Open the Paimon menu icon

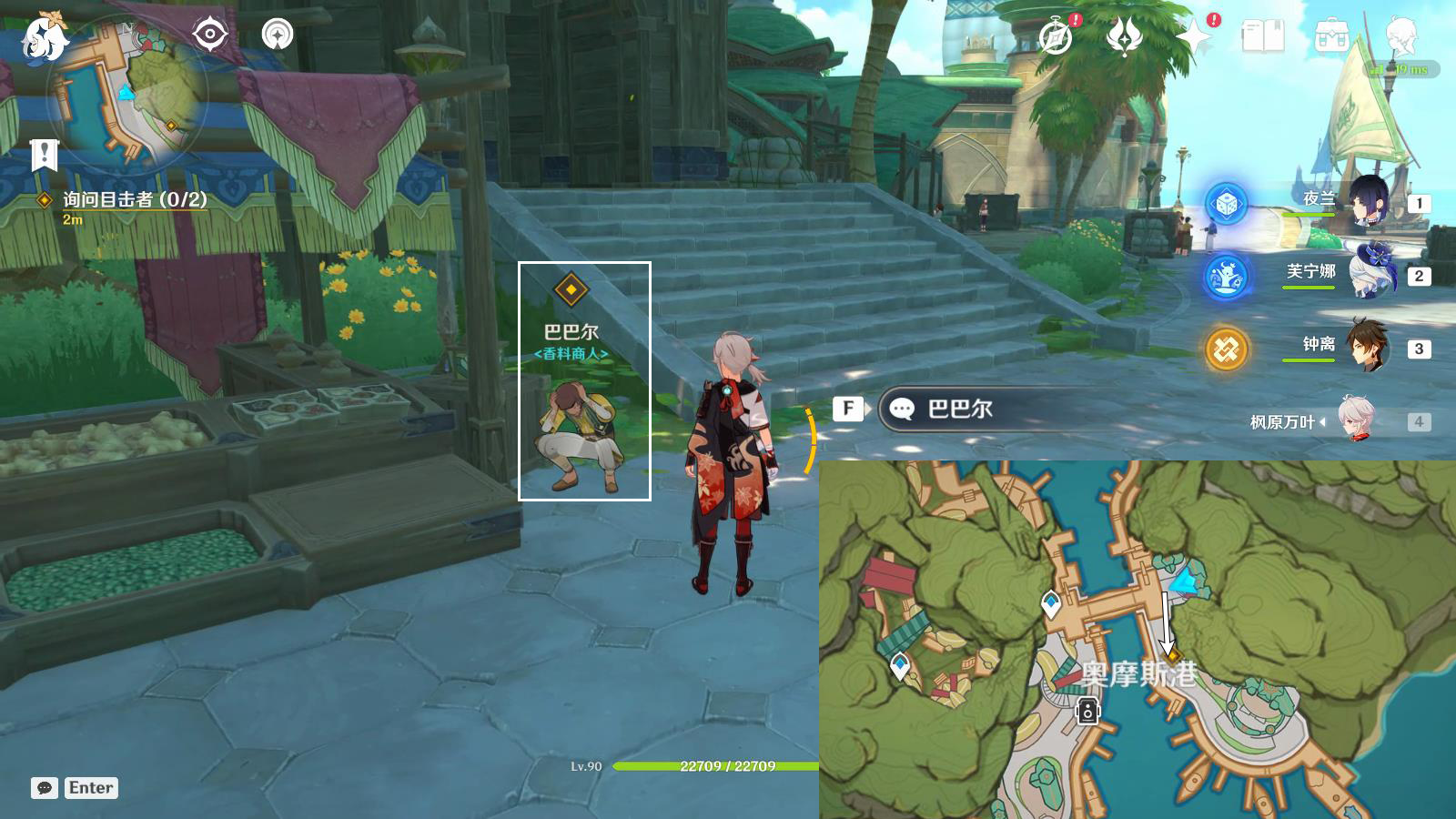44,38
